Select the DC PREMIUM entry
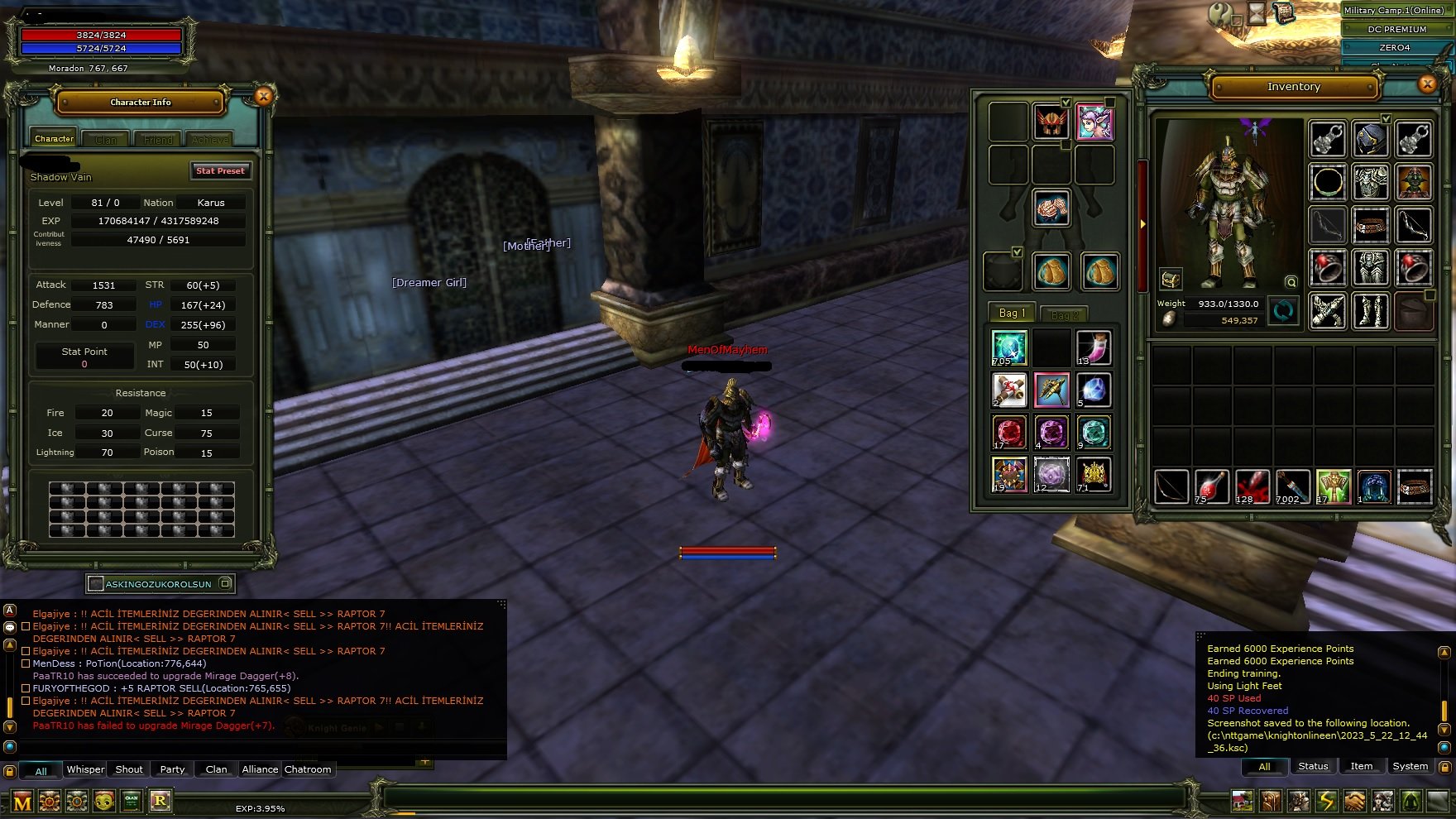Screen dimensions: 1456x819 pyautogui.click(x=1396, y=29)
